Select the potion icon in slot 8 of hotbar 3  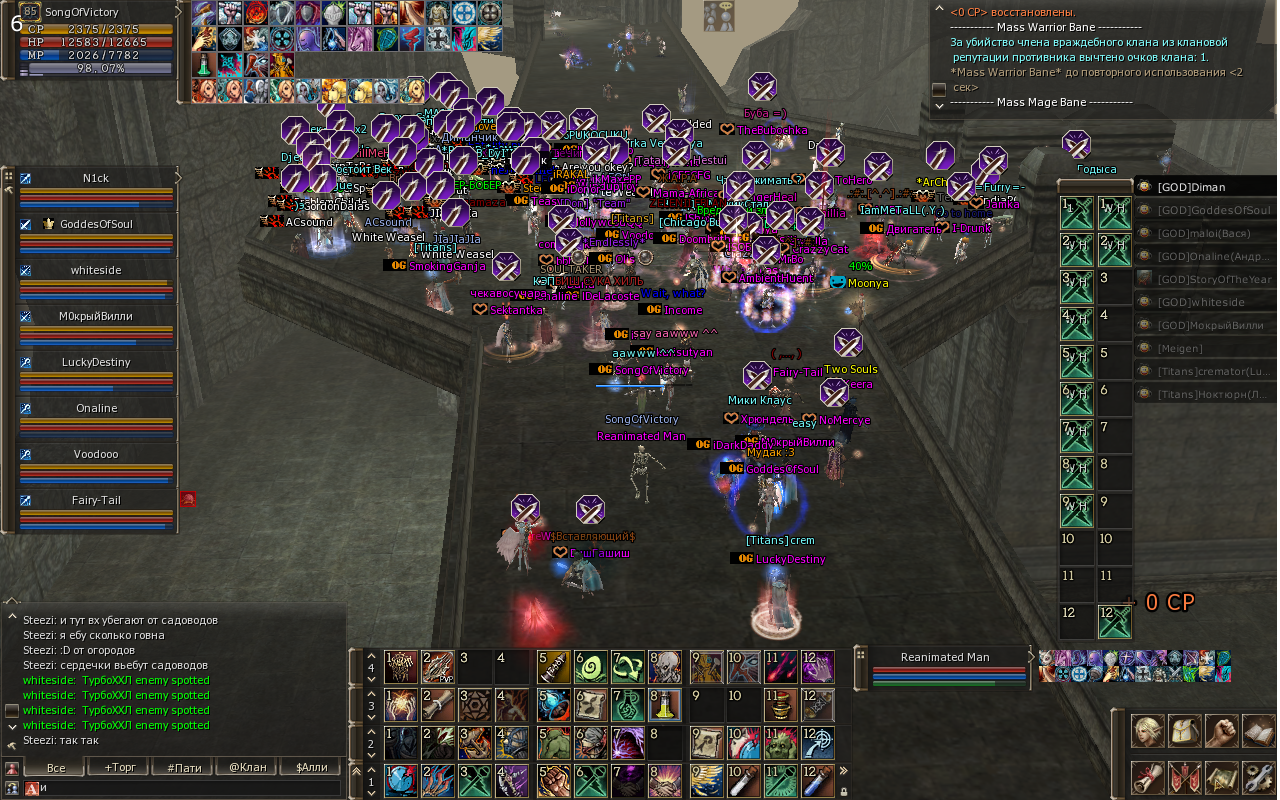pos(666,705)
